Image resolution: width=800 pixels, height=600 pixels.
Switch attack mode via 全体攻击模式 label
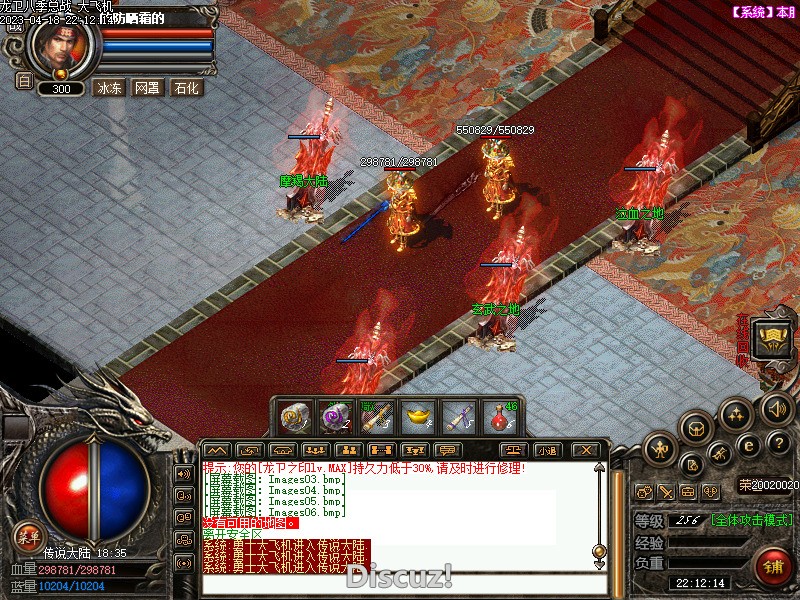[754, 520]
